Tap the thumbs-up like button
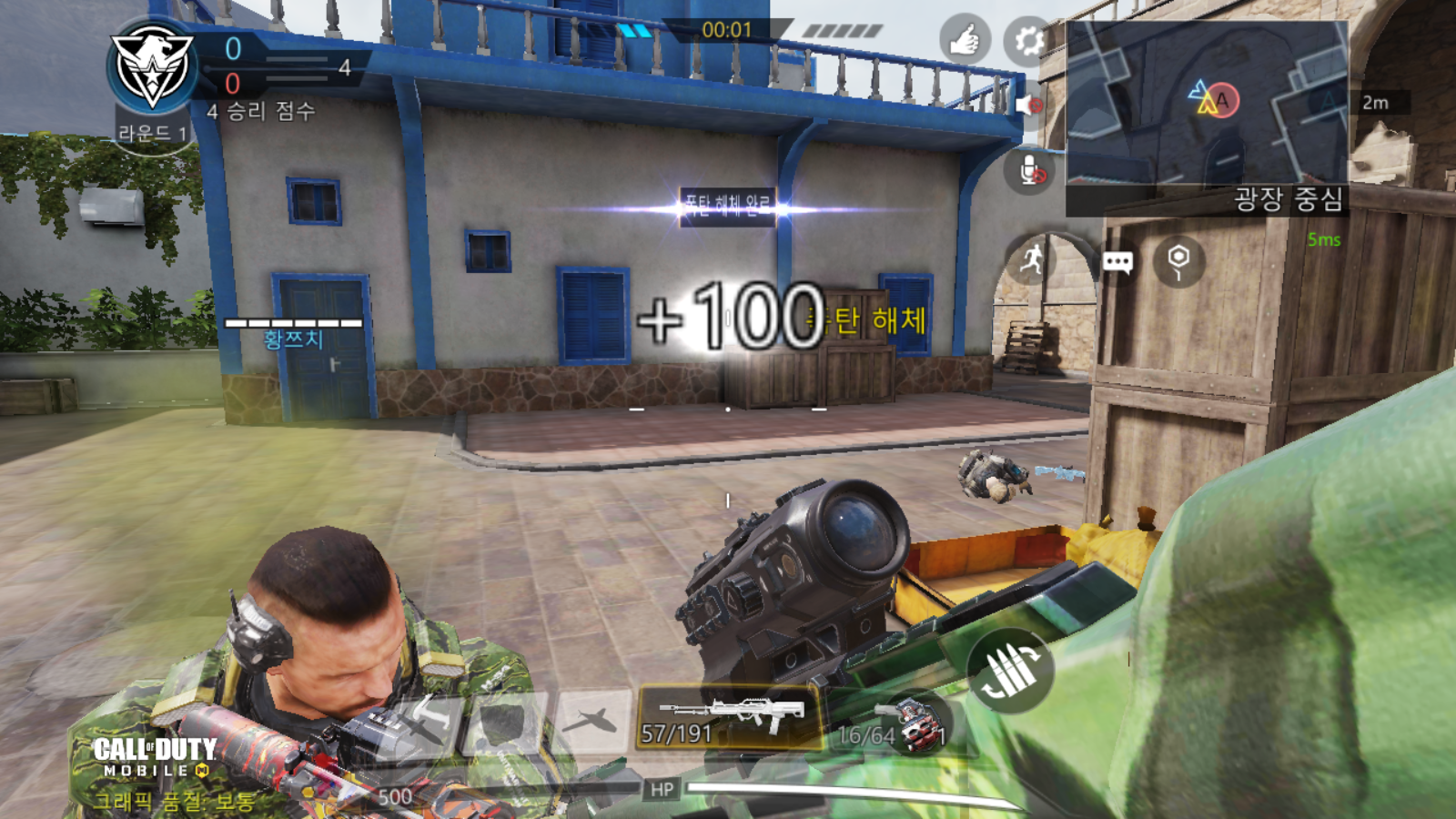Screen dimensions: 1456x819 tap(965, 39)
